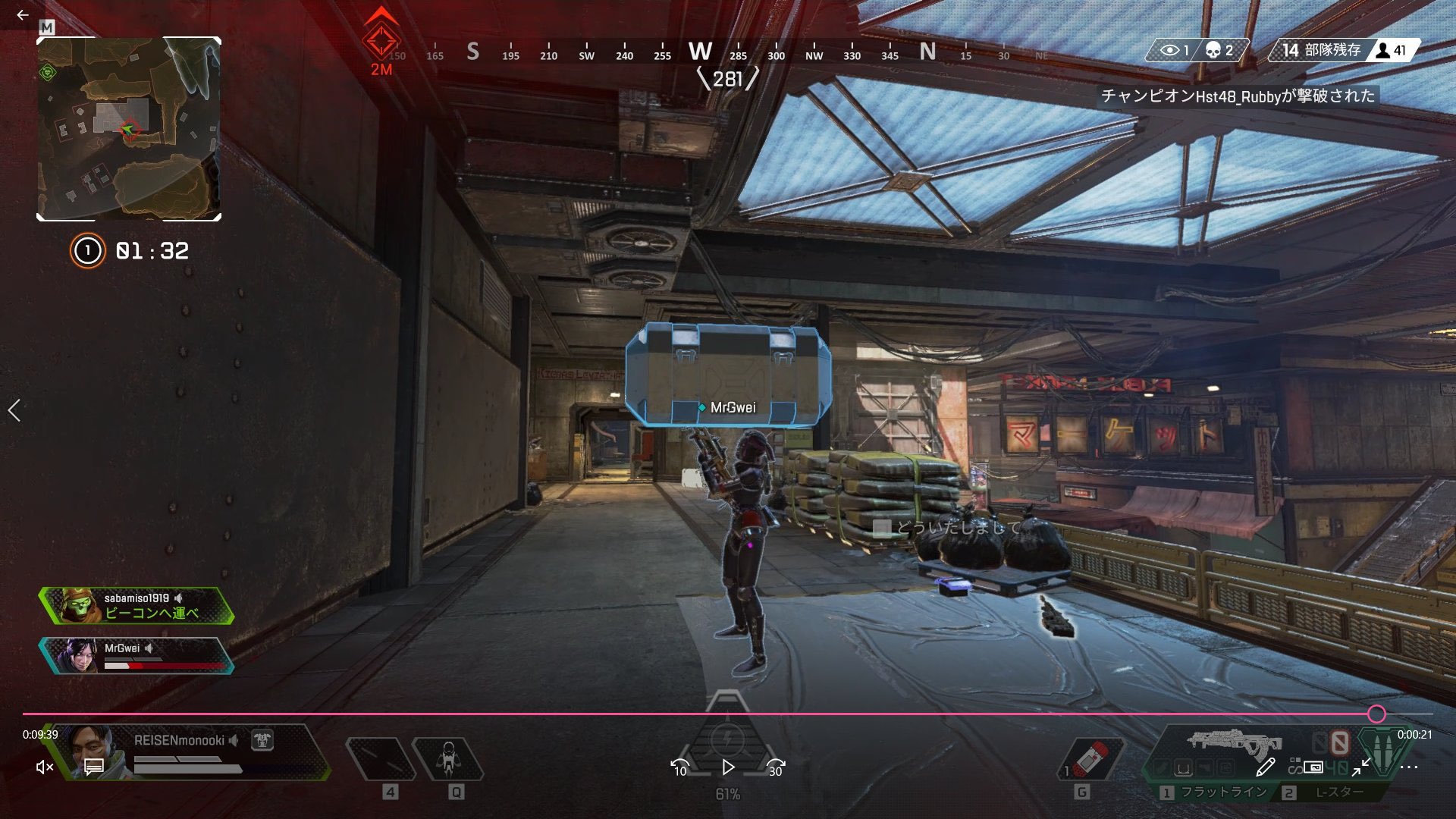This screenshot has width=1456, height=819.
Task: Show the previous item with left chevron
Action: pos(14,410)
